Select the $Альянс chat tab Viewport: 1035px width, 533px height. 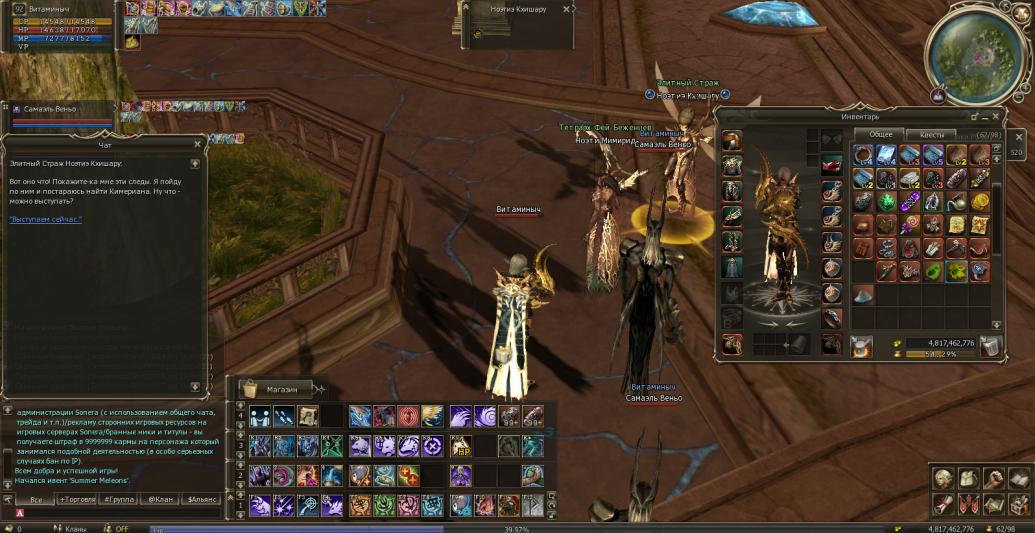[x=202, y=498]
